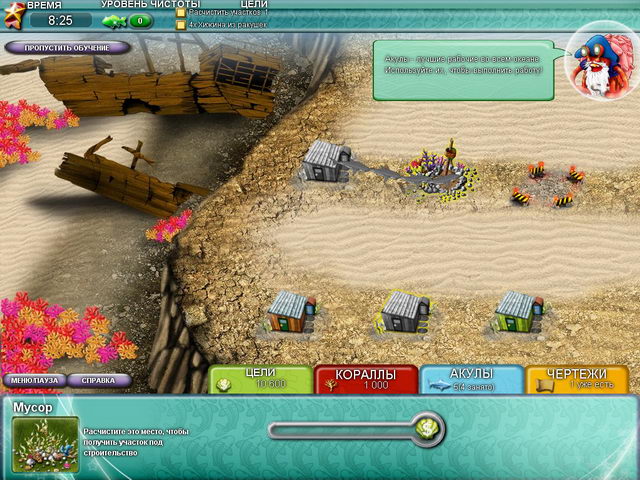Show the Чертежи blueprints tab
Viewport: 640px width, 480px height.
coord(577,378)
